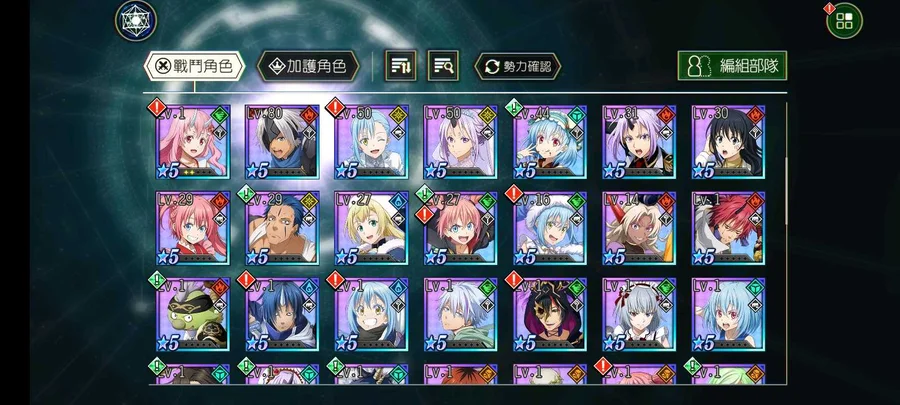
Task: Select the Lv.29 pink-haired character card
Action: coord(193,228)
